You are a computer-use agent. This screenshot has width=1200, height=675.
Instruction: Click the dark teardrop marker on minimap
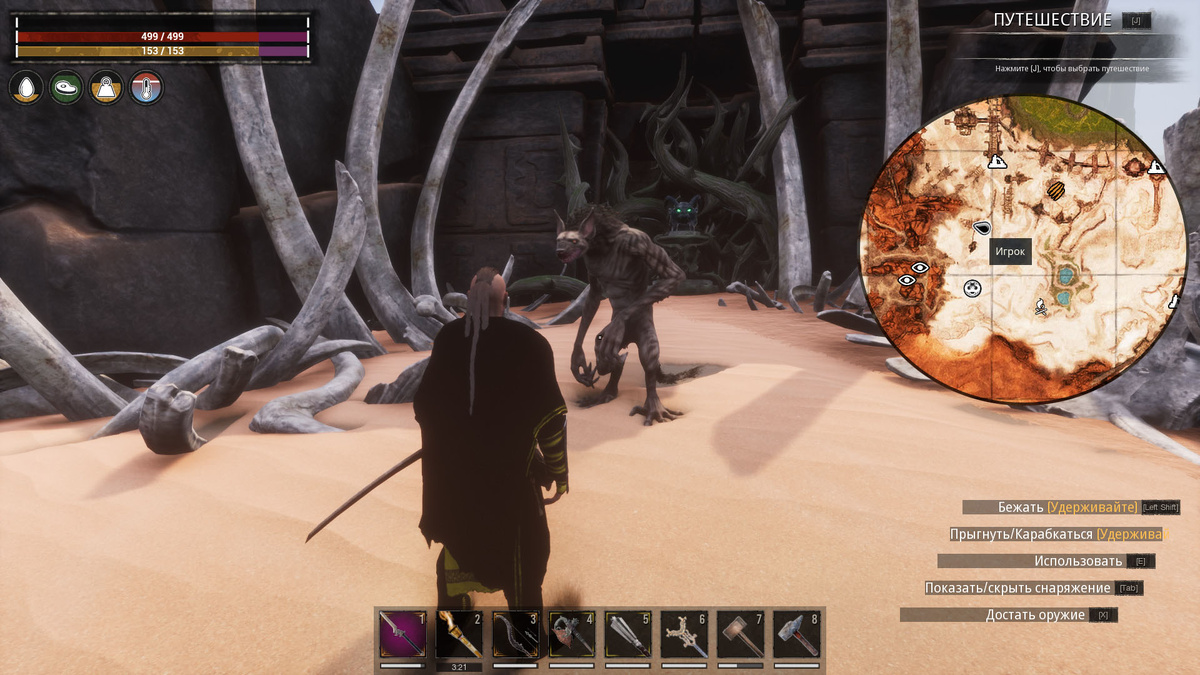tap(981, 228)
